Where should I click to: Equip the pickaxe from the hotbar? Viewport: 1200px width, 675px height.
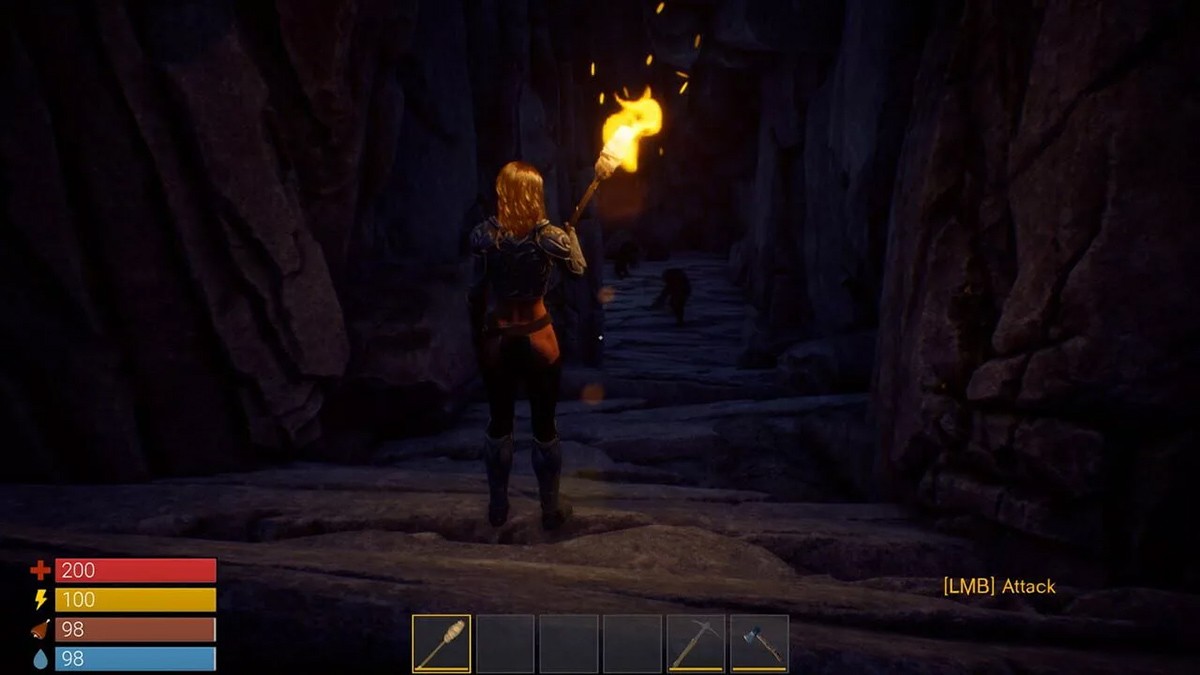point(696,643)
